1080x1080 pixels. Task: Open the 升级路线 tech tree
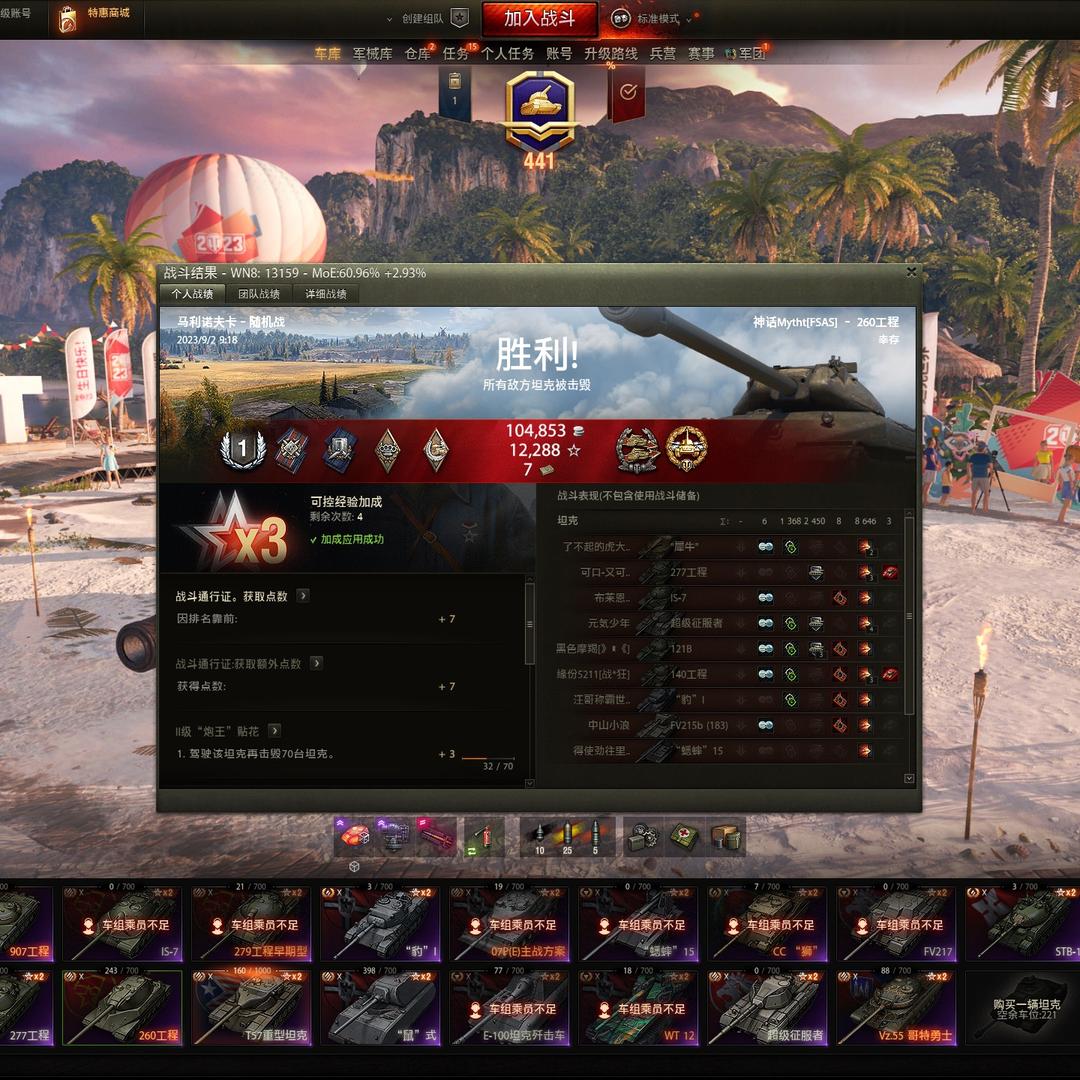coord(610,54)
